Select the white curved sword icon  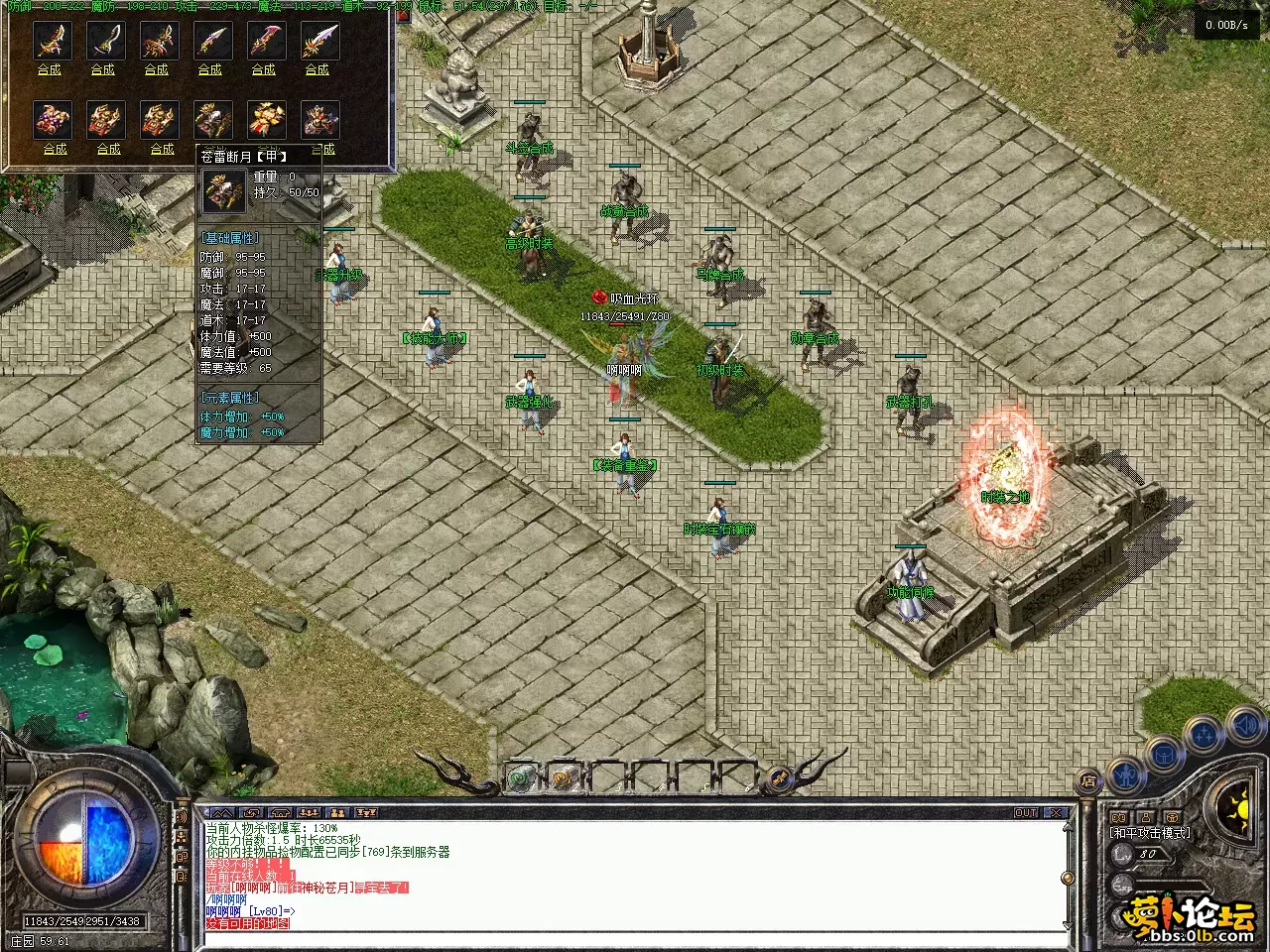[103, 42]
